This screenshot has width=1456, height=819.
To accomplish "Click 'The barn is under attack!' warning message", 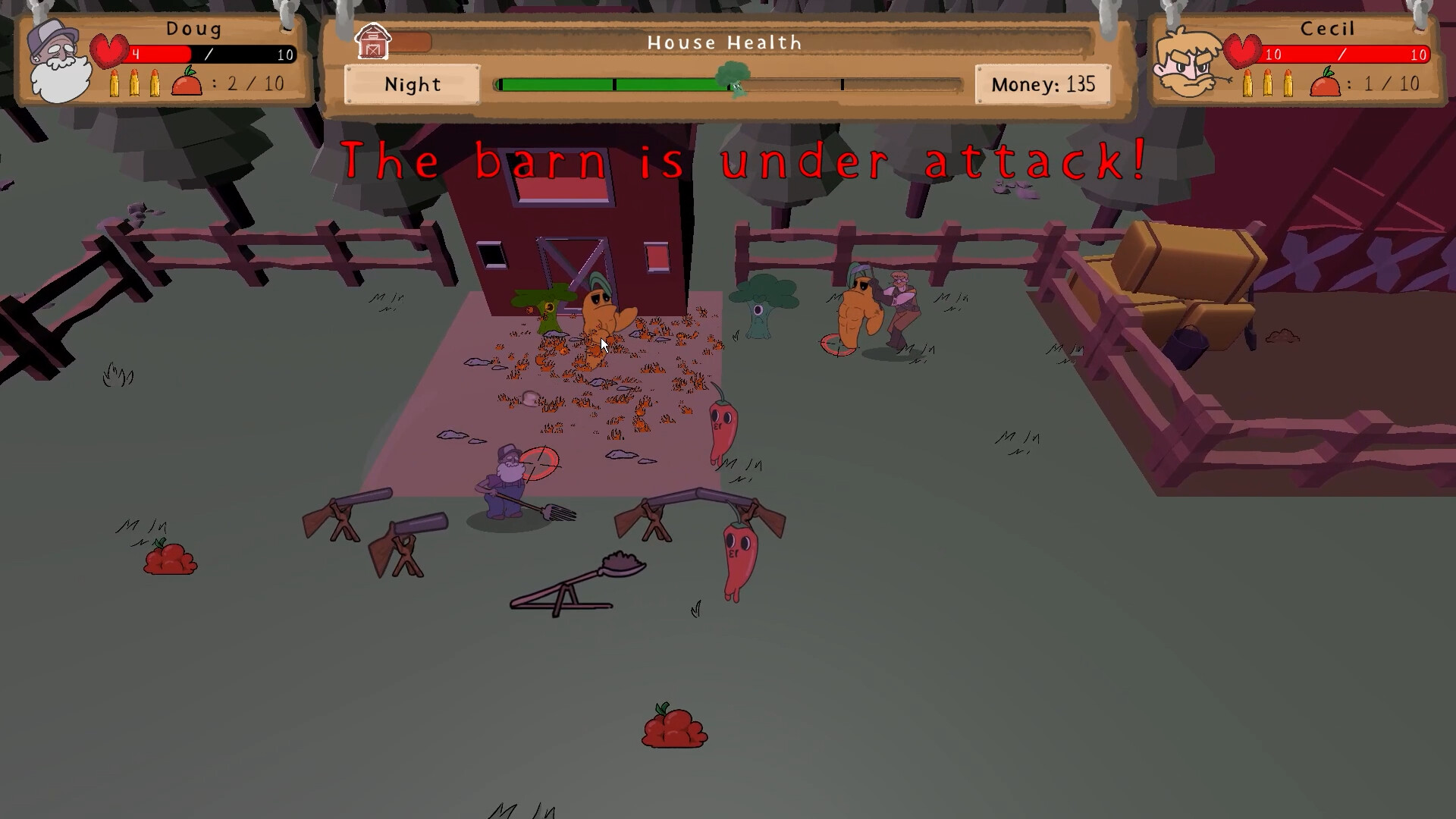I will (745, 161).
